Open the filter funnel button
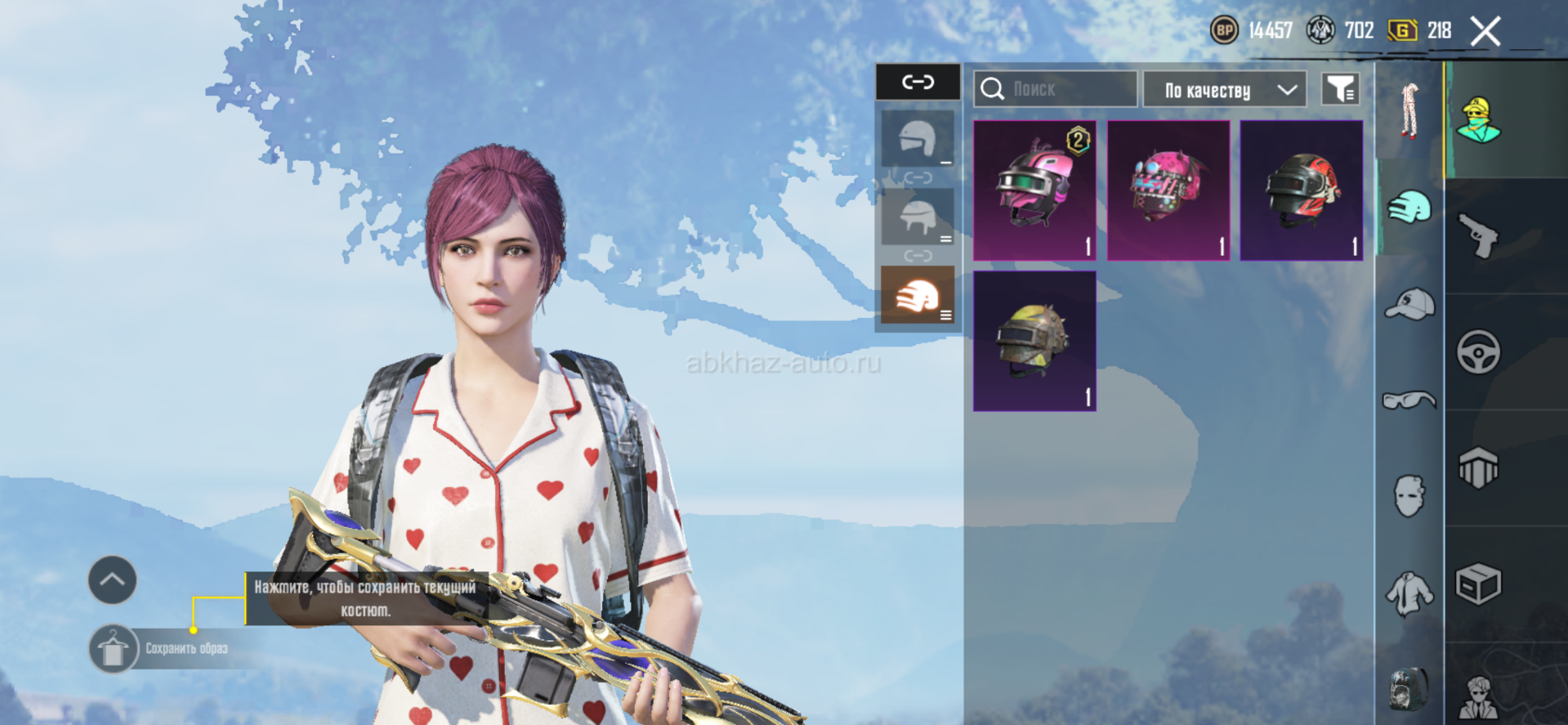Viewport: 1568px width, 725px height. [x=1340, y=89]
